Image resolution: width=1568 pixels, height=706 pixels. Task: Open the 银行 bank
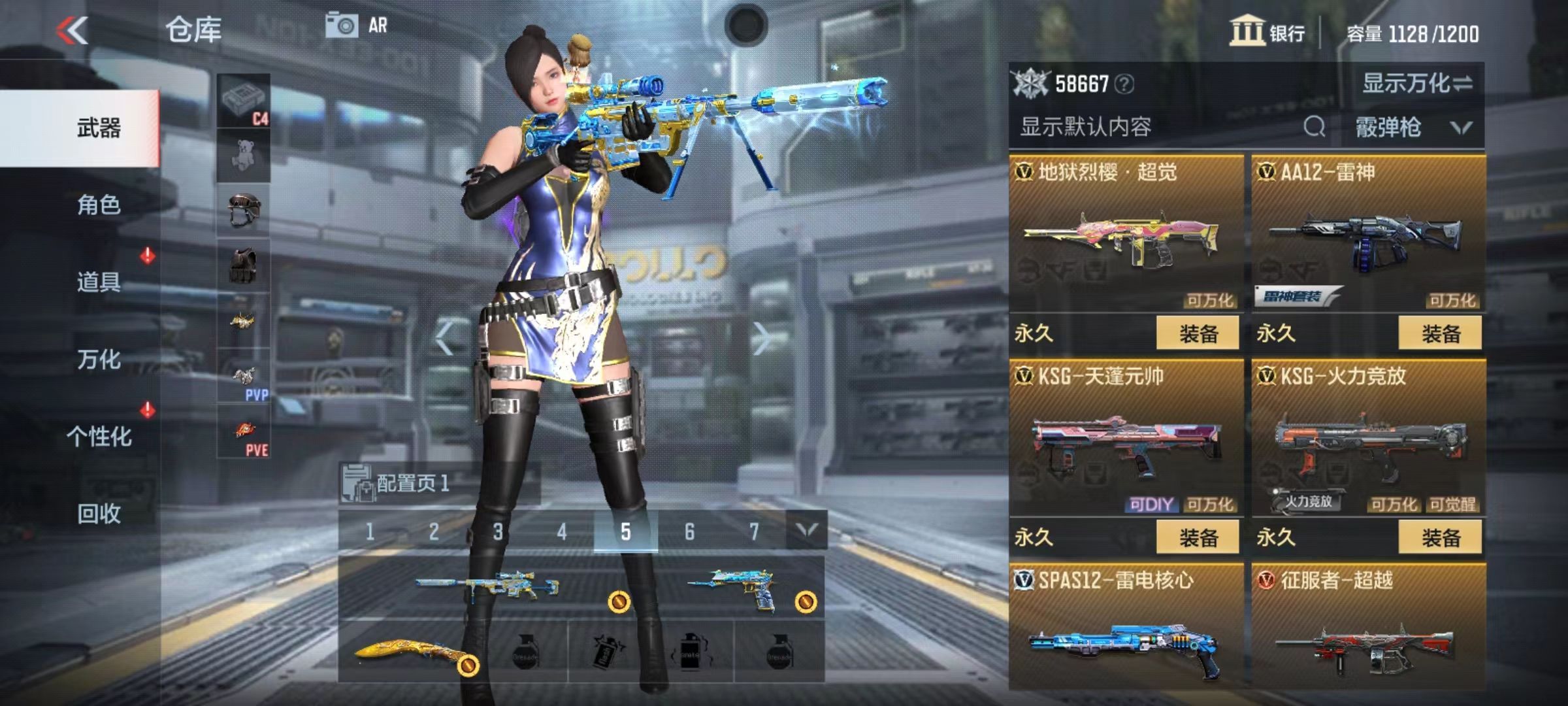pos(1267,32)
